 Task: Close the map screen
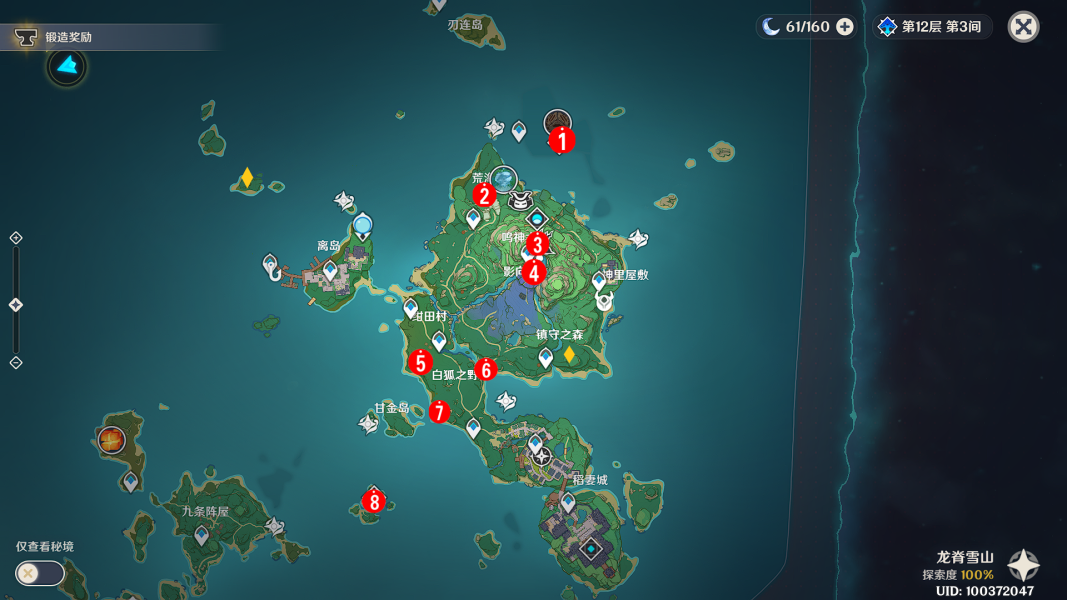tap(1023, 27)
